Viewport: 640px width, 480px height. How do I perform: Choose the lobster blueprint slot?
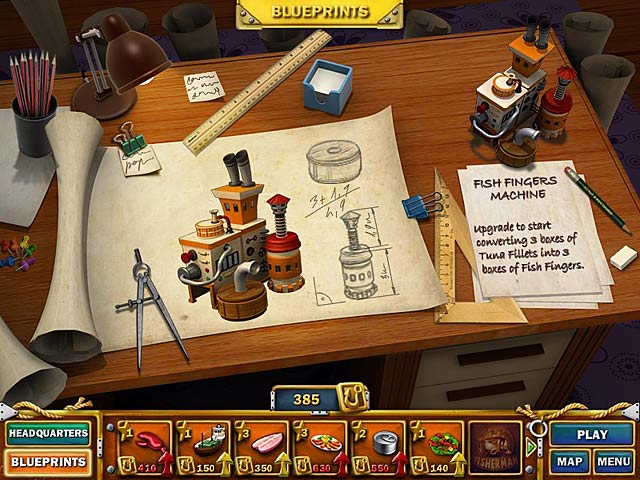click(146, 446)
